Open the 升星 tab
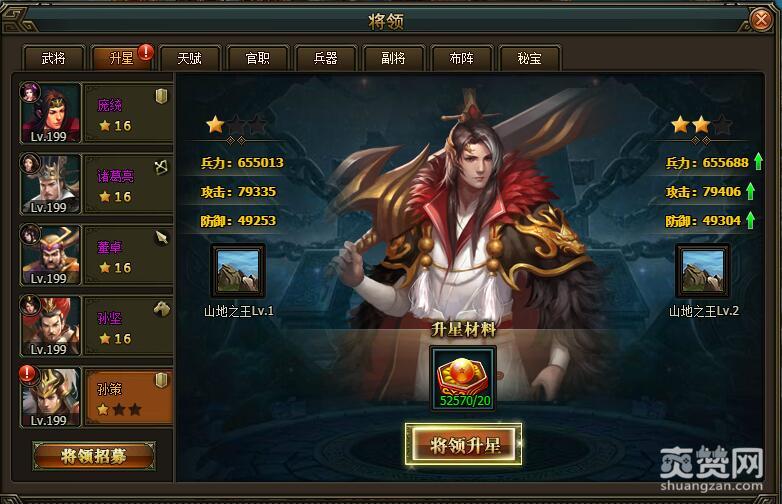 (121, 58)
